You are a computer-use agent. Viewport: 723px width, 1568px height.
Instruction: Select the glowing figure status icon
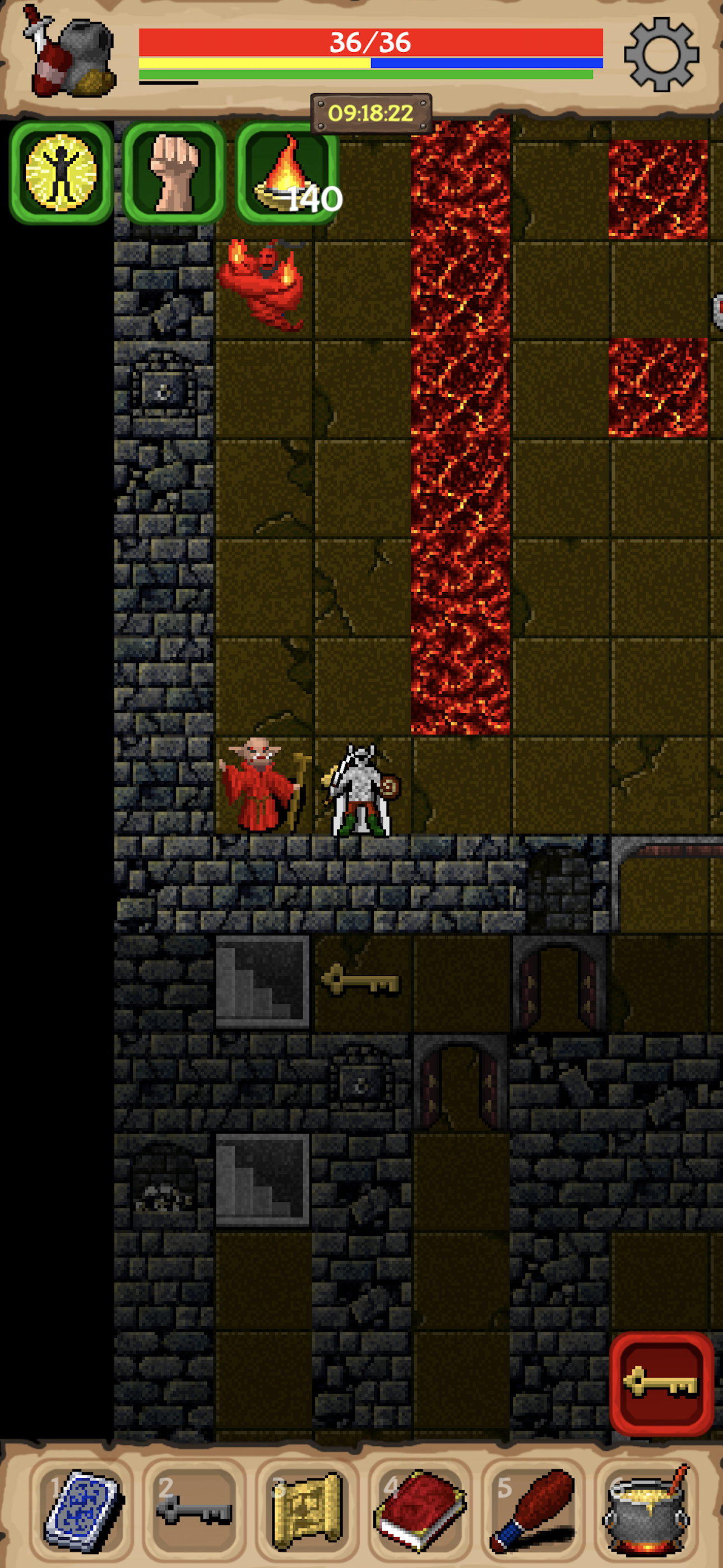61,173
